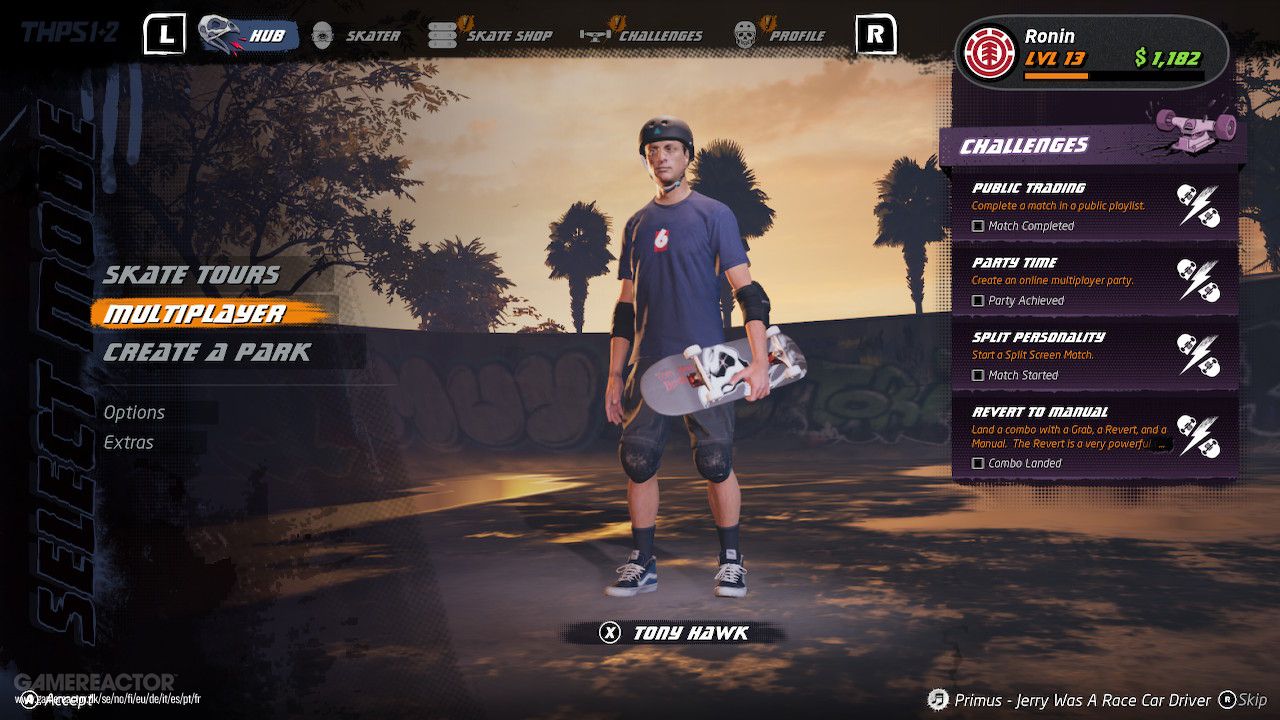Check the Combo Landed checkbox
The width and height of the screenshot is (1280, 720).
[976, 463]
